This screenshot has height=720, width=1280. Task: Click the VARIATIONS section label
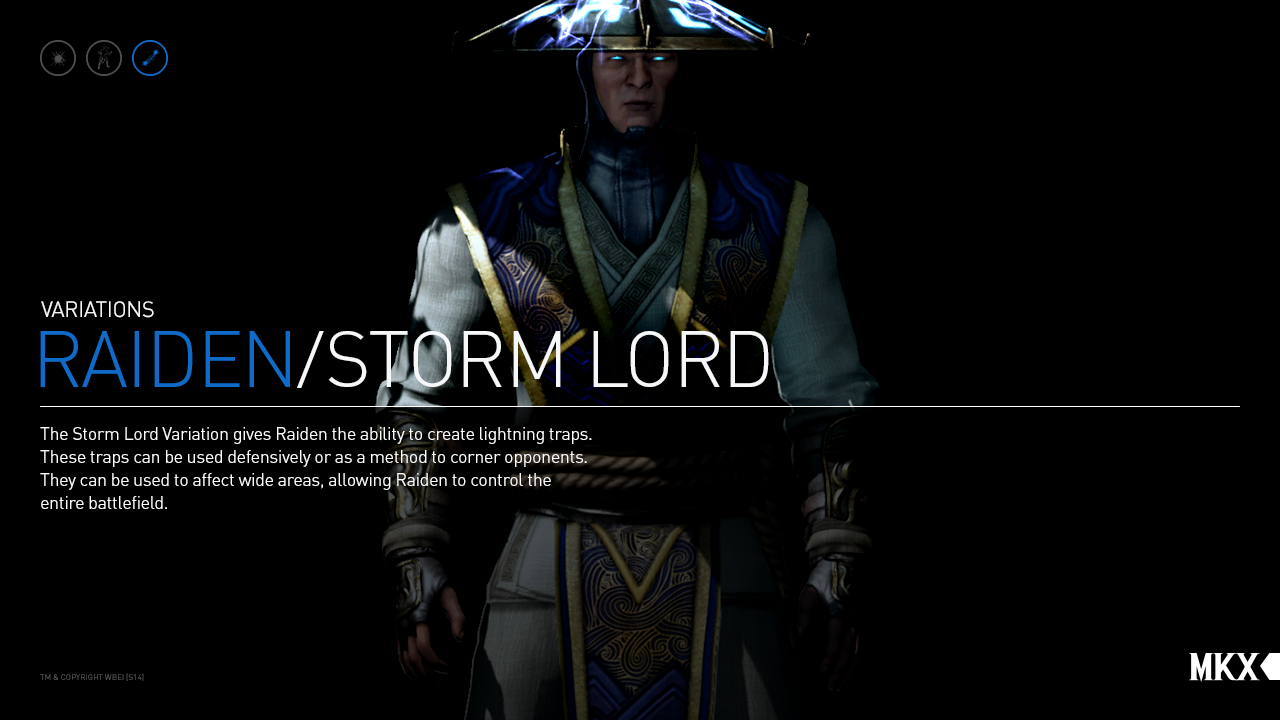point(97,309)
